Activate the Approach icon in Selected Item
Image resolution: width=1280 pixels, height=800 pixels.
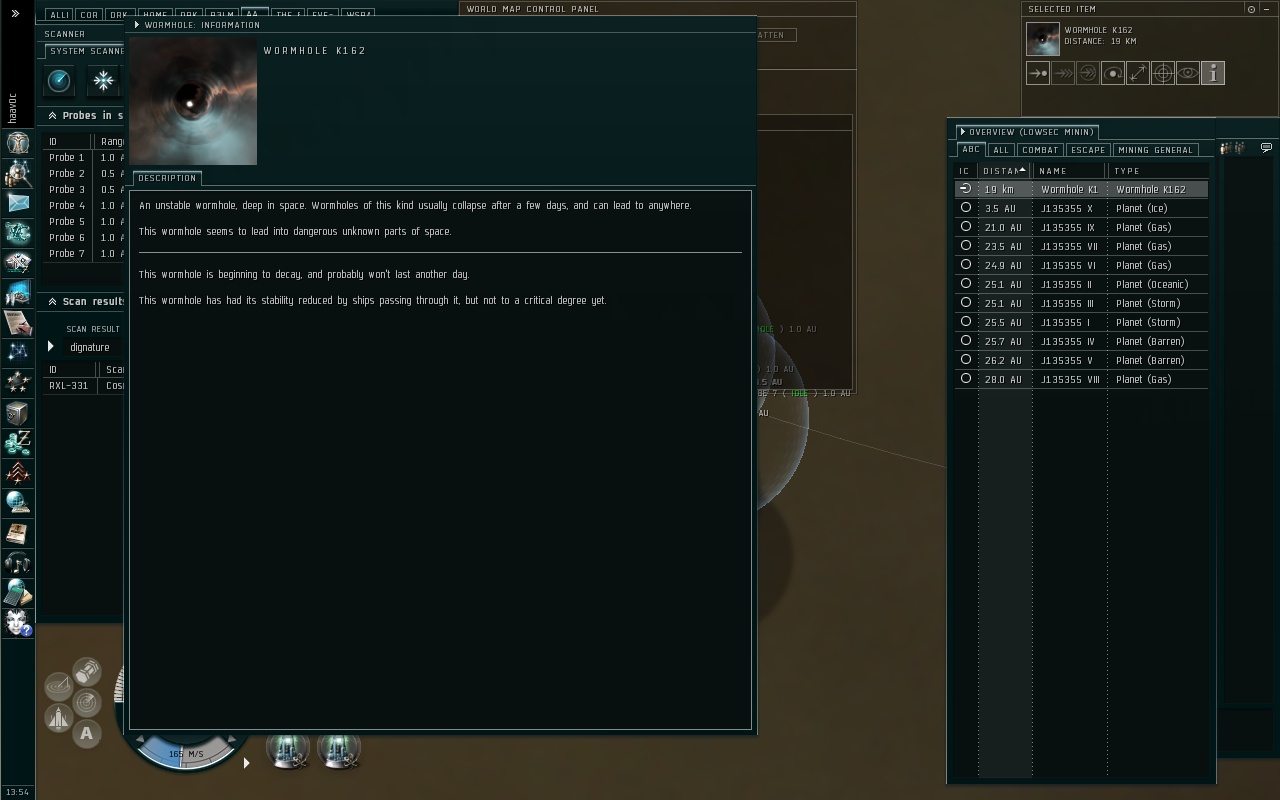(1038, 73)
